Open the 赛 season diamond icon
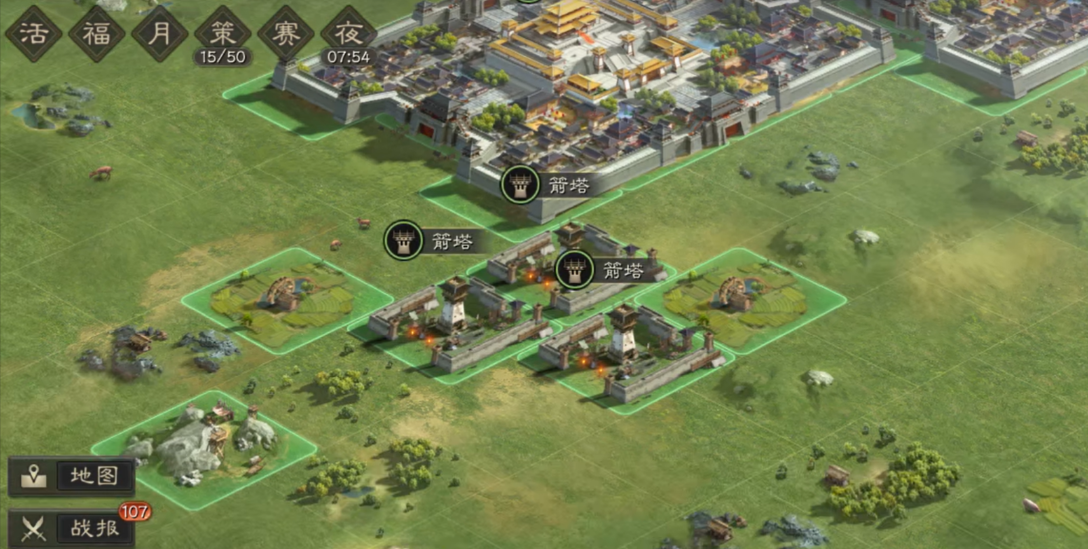This screenshot has height=549, width=1088. click(285, 34)
